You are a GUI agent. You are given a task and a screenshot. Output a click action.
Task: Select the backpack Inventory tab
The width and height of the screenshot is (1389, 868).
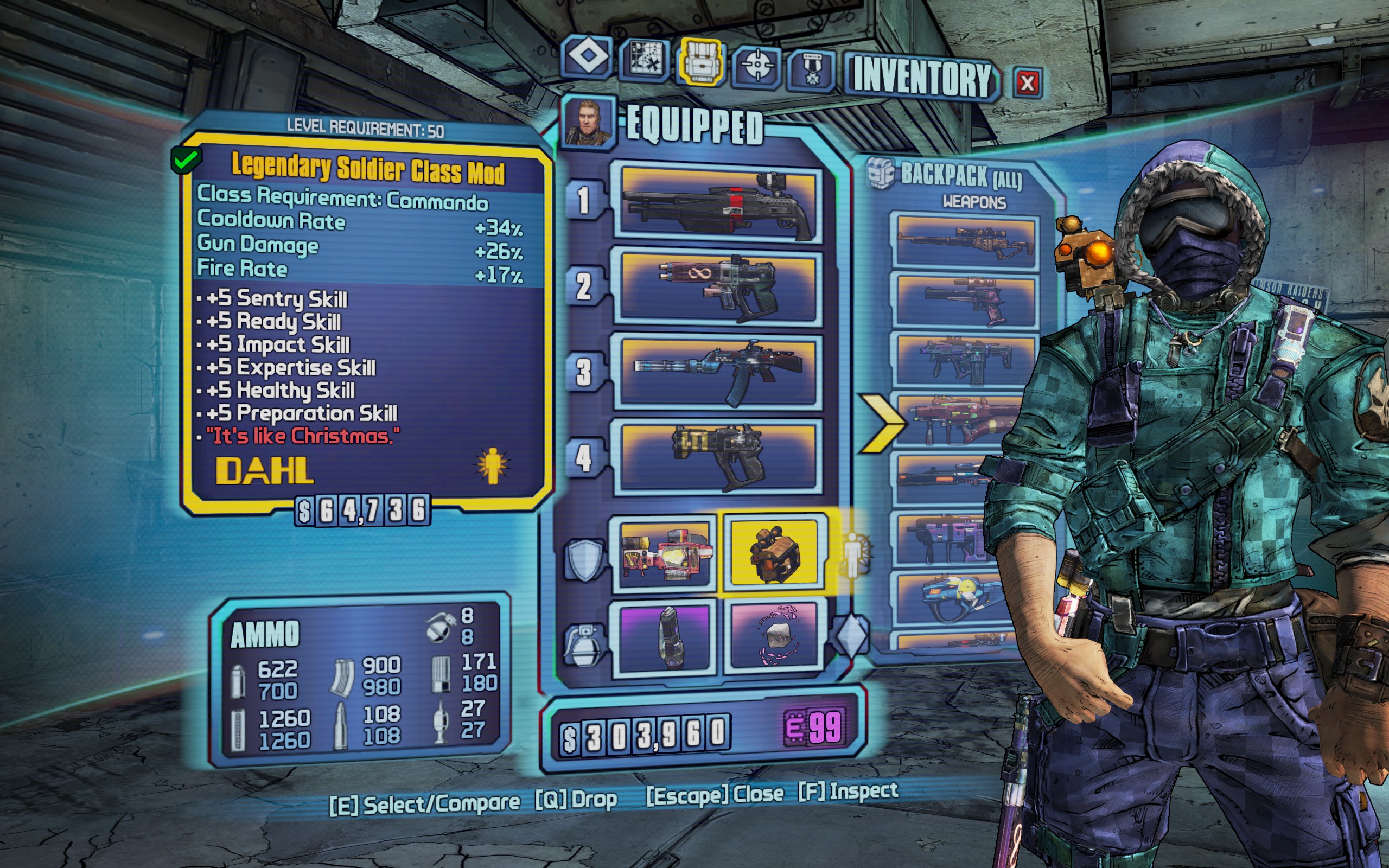(702, 61)
